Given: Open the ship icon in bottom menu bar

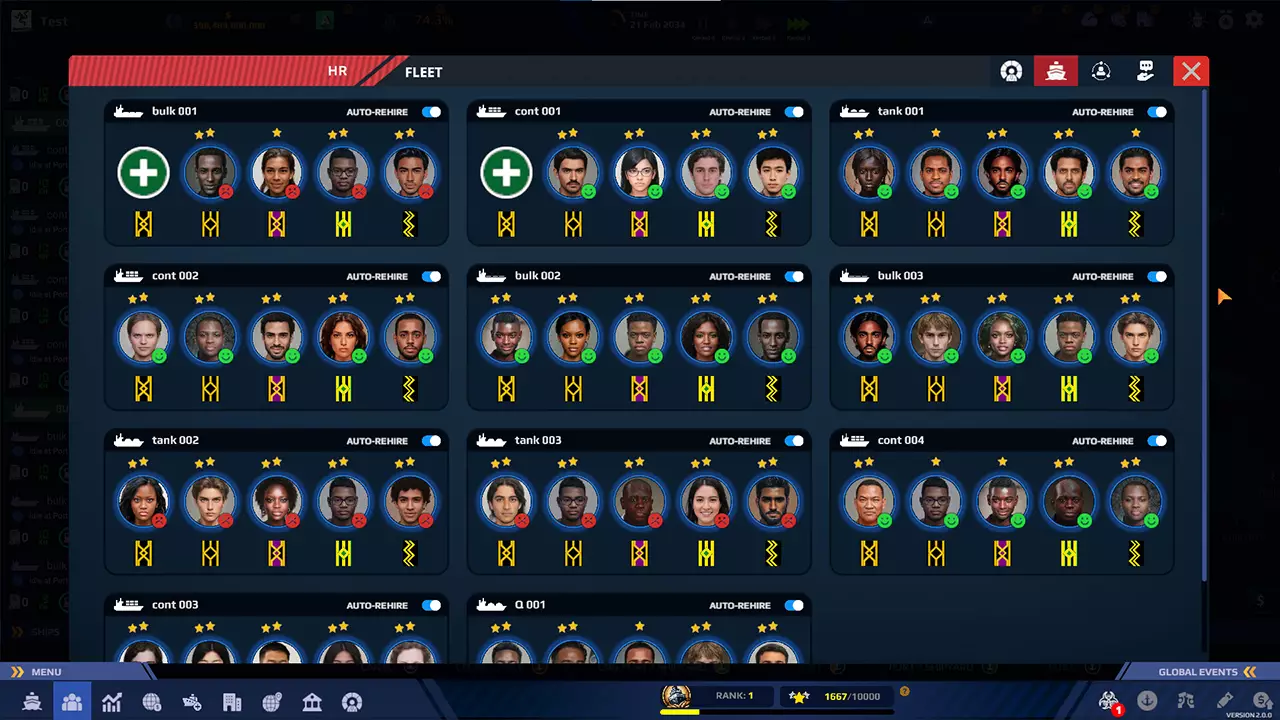Looking at the screenshot, I should tap(32, 702).
